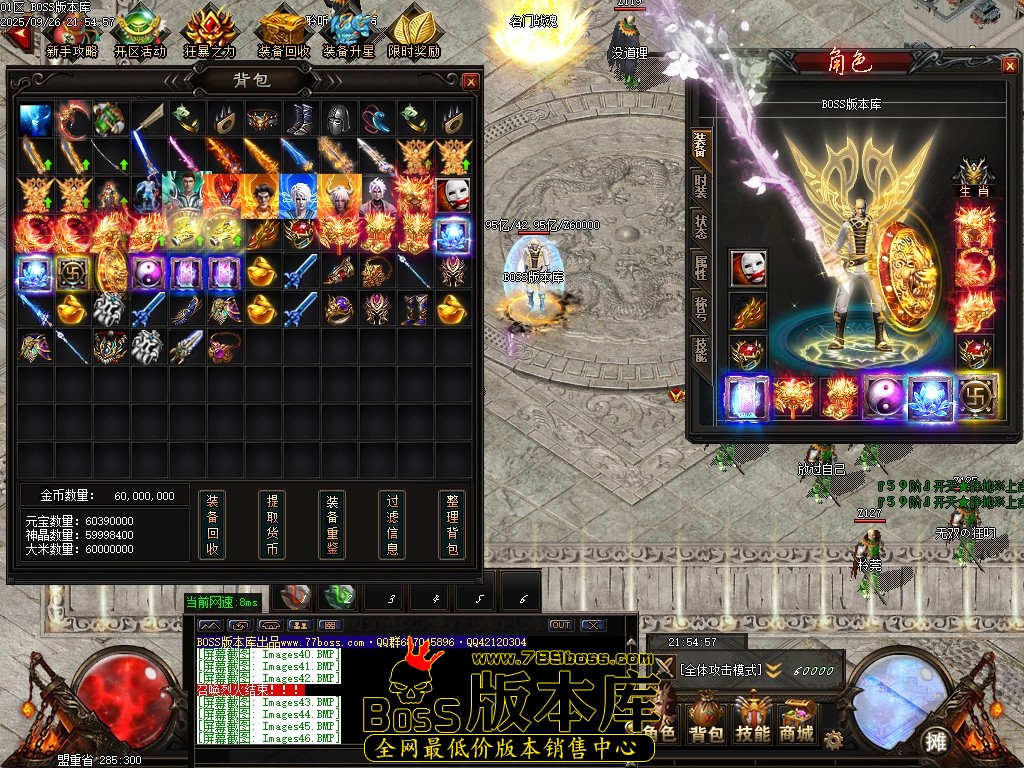
Task: Switch to the 时装 tab
Action: 699,184
